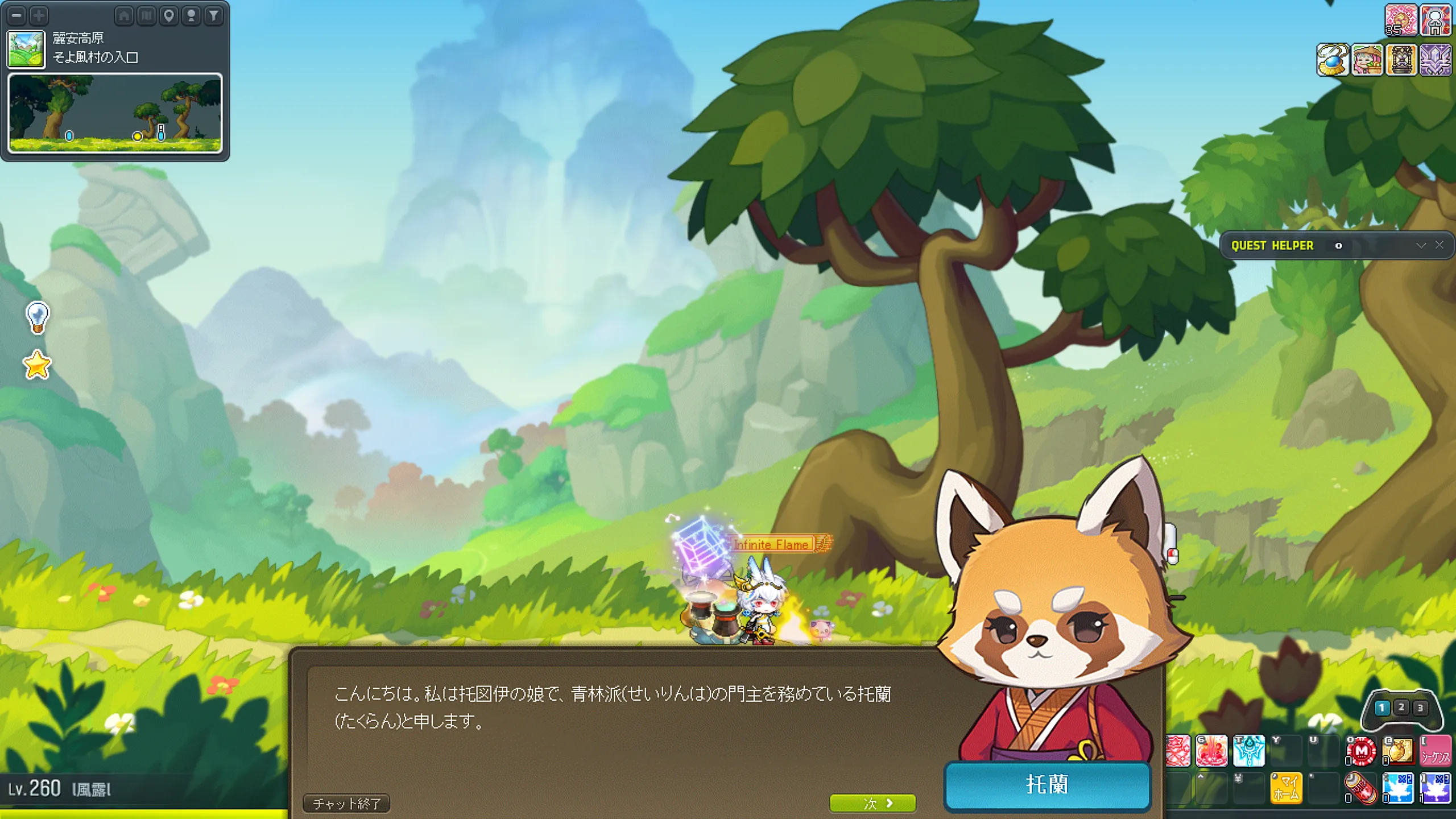Open the minimap filter funnel button
This screenshot has width=1456, height=819.
point(214,15)
